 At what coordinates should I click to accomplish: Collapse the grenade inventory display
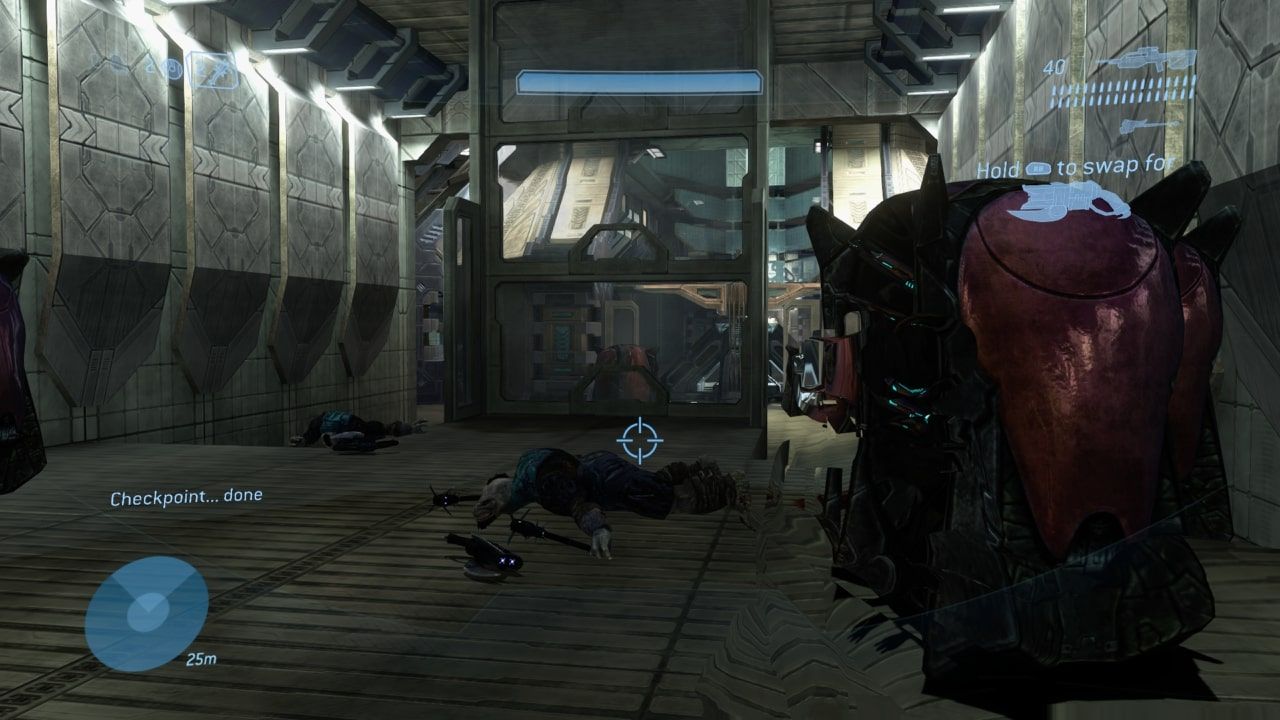point(180,68)
